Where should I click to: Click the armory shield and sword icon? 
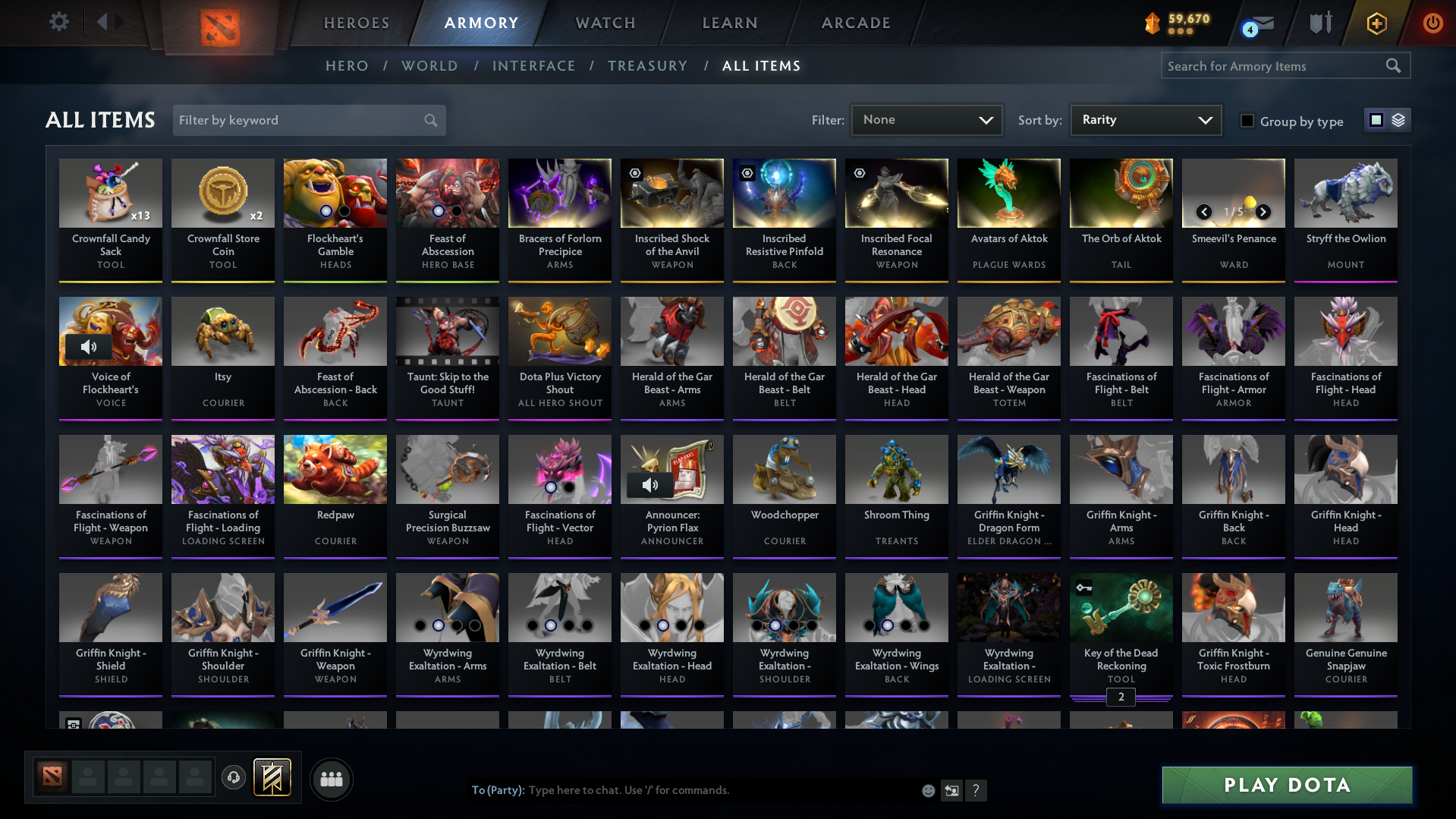pos(1320,23)
